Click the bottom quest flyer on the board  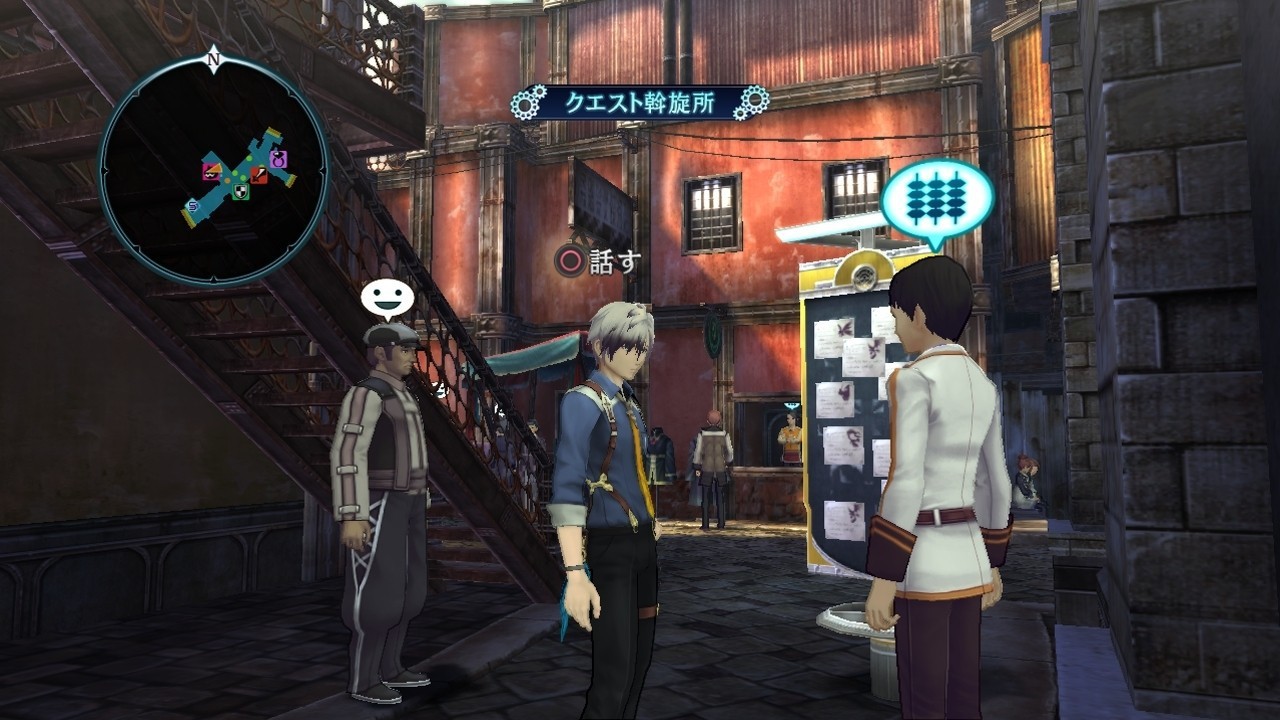(846, 519)
